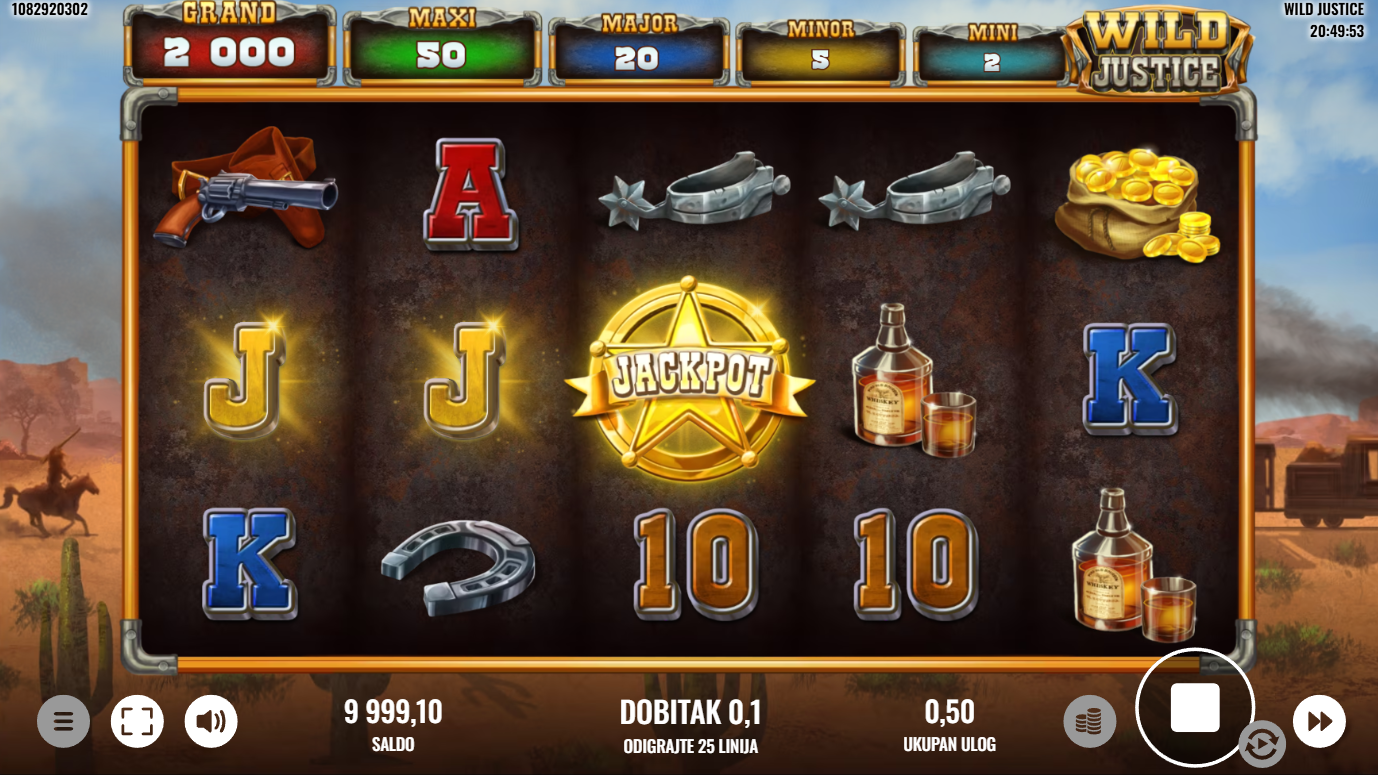Toggle fullscreen mode

pyautogui.click(x=137, y=721)
